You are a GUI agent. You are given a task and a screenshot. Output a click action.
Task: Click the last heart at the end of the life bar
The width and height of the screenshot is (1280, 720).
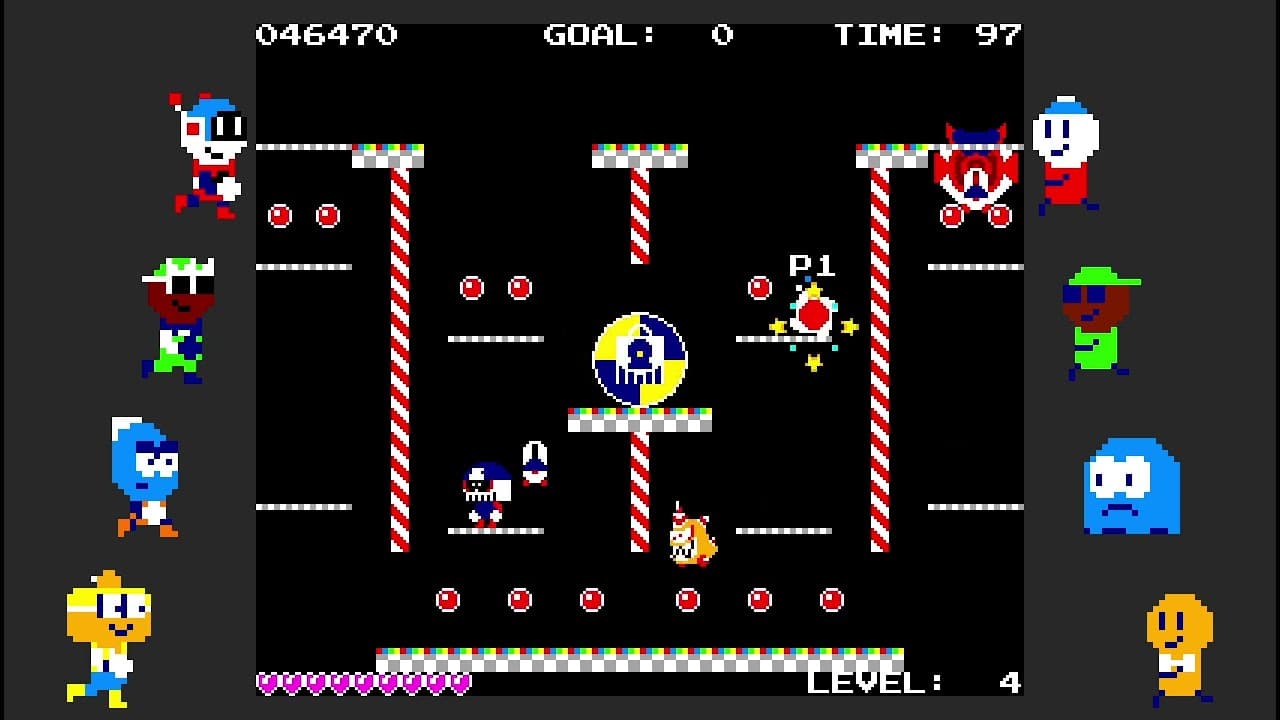tap(460, 684)
